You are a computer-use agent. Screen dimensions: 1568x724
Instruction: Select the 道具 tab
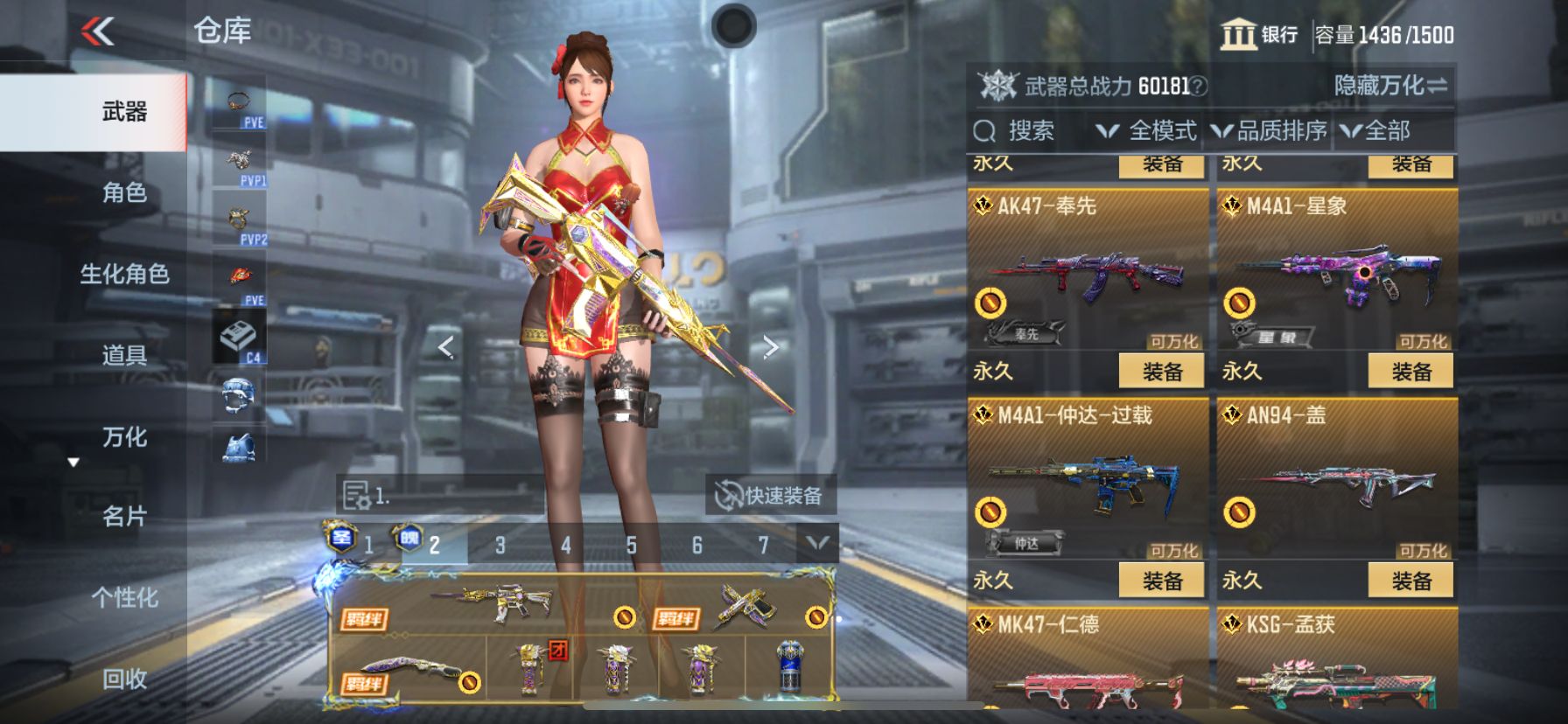coord(124,355)
